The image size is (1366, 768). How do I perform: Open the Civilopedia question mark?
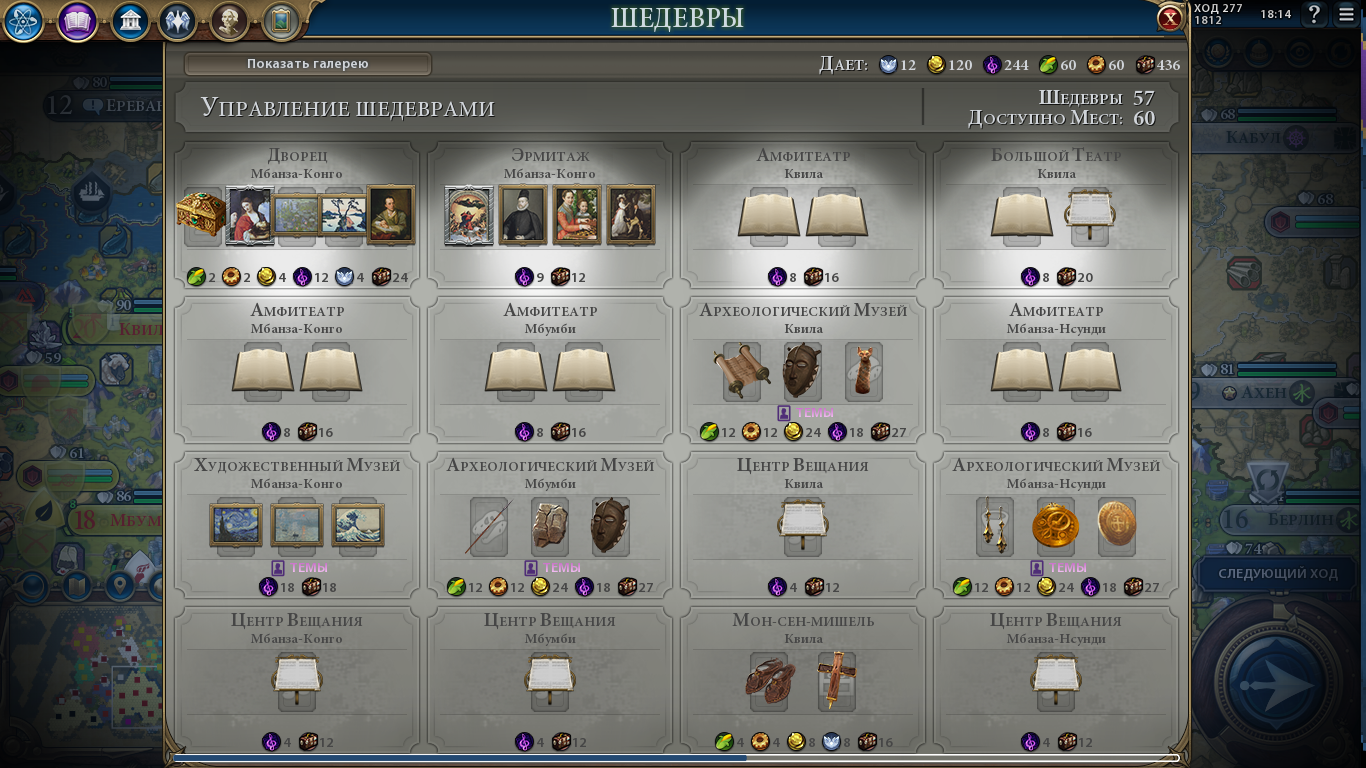coord(1314,15)
